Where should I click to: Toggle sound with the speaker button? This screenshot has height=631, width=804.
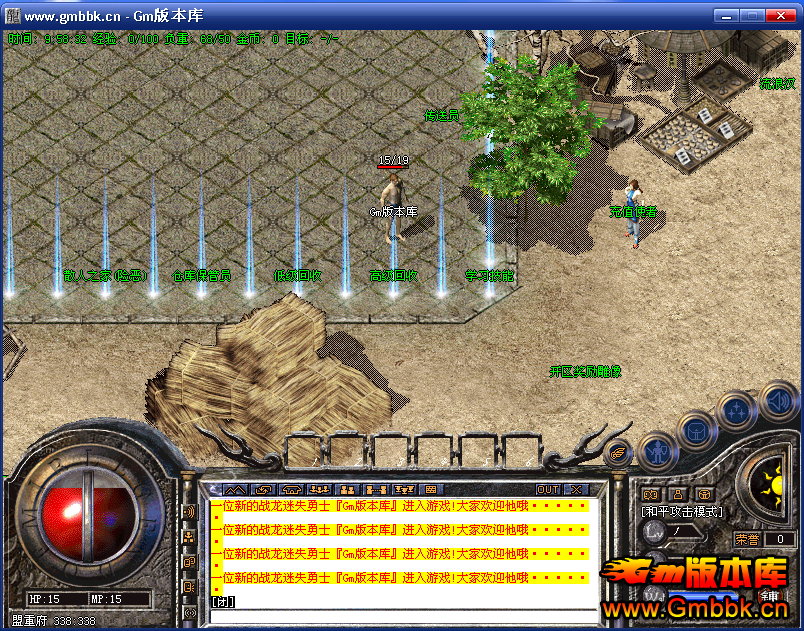(779, 402)
